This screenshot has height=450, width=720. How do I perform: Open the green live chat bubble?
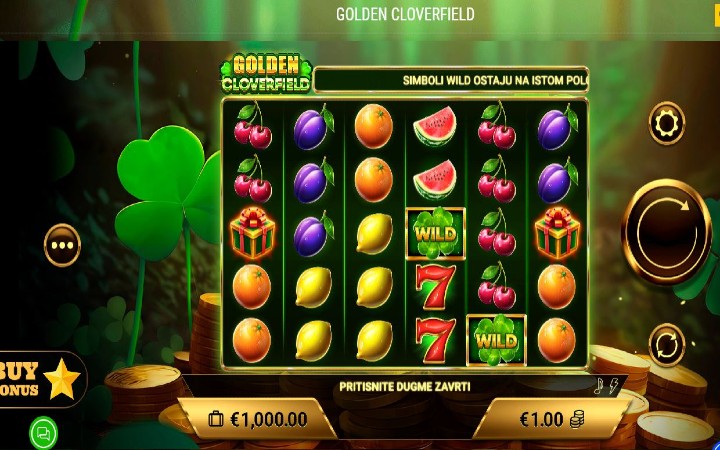tap(43, 433)
